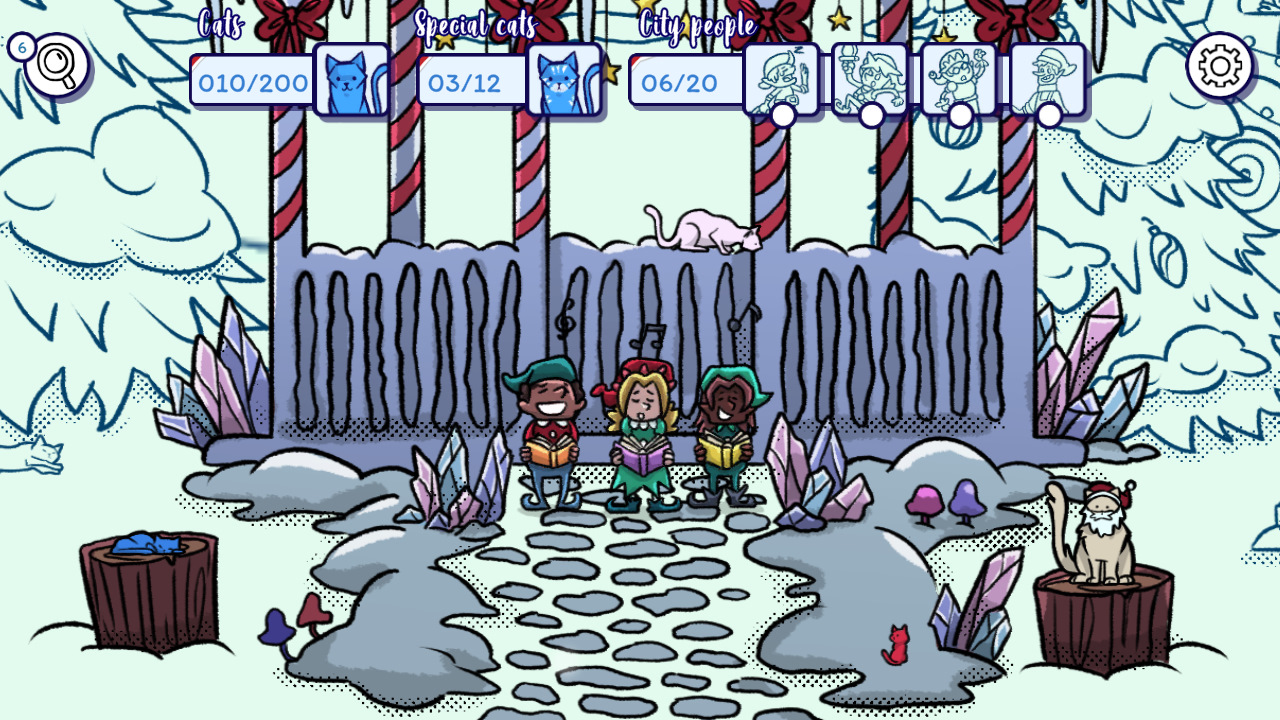Image resolution: width=1280 pixels, height=720 pixels.
Task: Click the hidden white cat at the left edge
Action: click(x=36, y=456)
